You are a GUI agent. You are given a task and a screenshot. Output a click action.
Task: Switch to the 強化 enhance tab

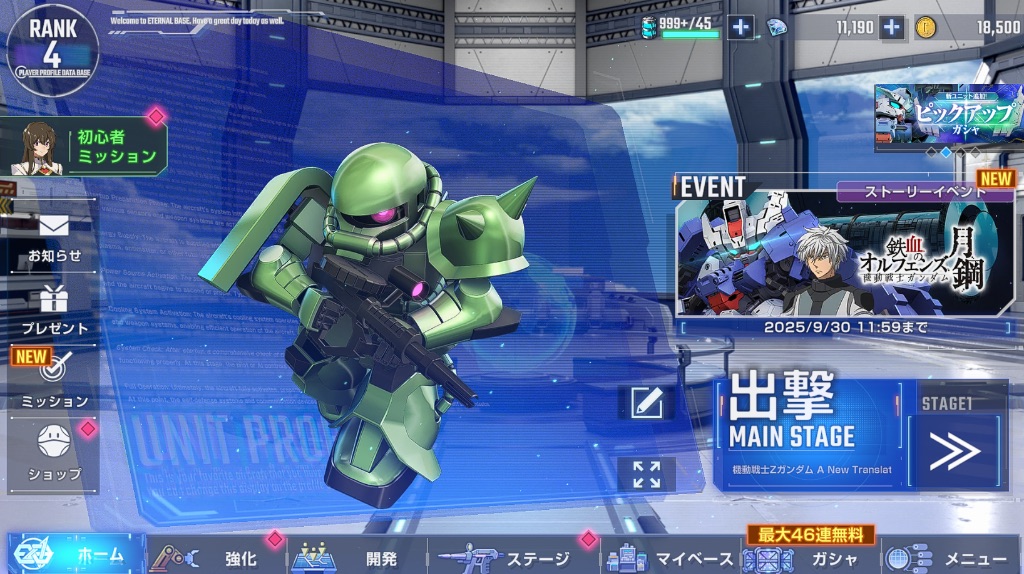tap(216, 558)
